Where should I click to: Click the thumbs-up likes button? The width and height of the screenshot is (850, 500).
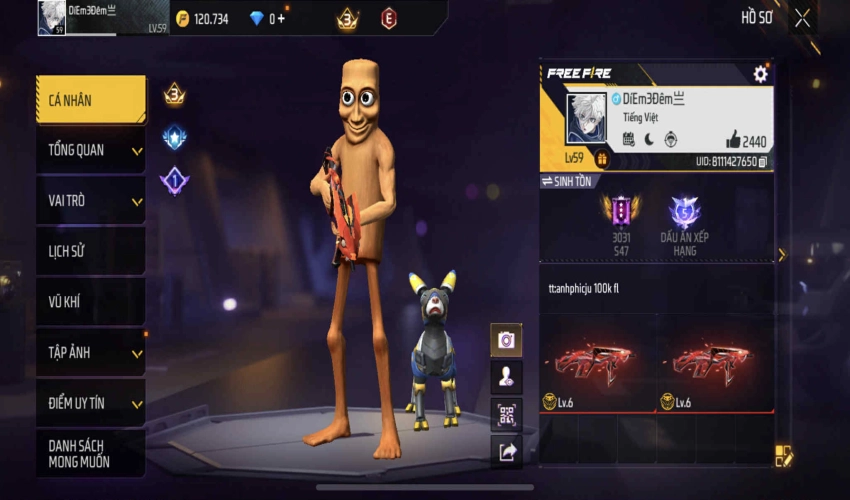pyautogui.click(x=733, y=140)
